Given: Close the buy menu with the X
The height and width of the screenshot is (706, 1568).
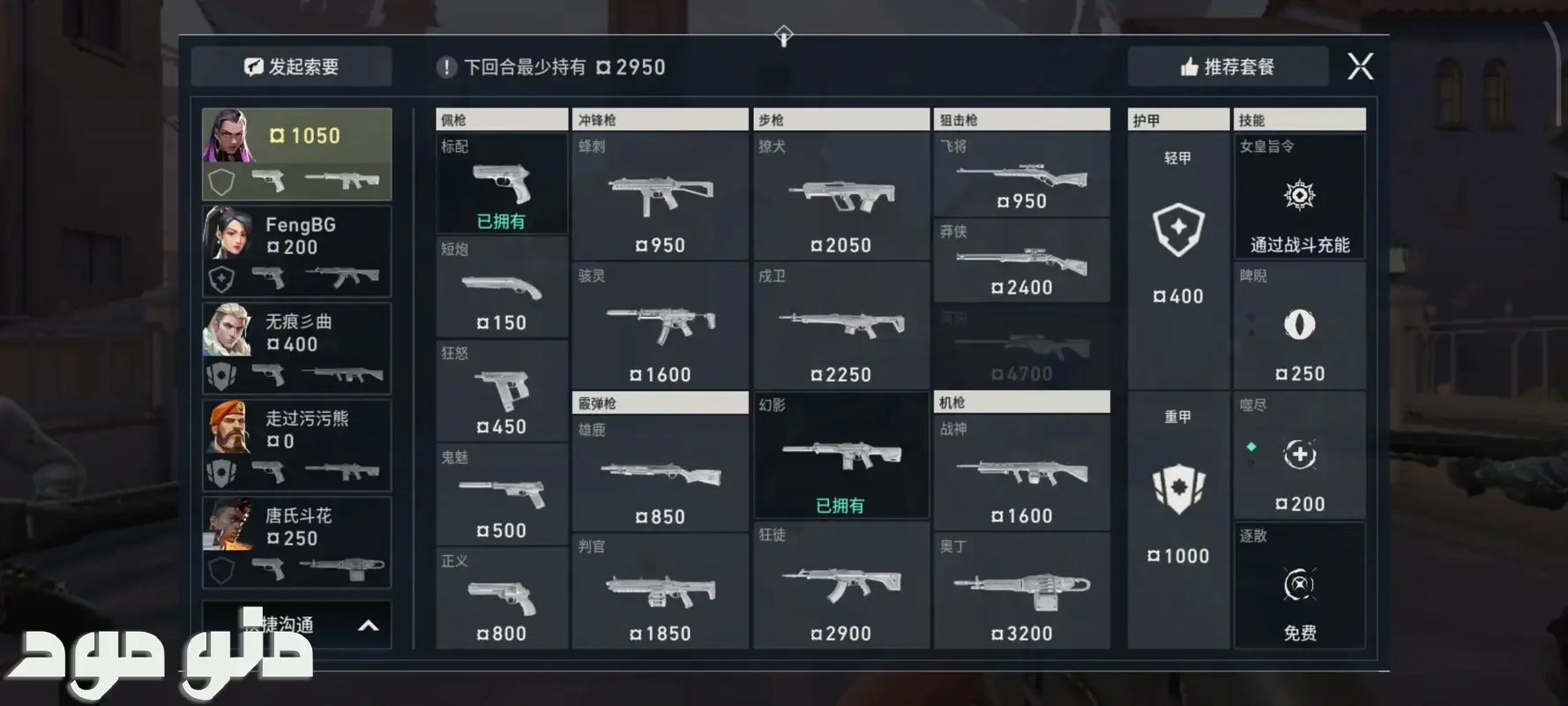Looking at the screenshot, I should [x=1360, y=66].
